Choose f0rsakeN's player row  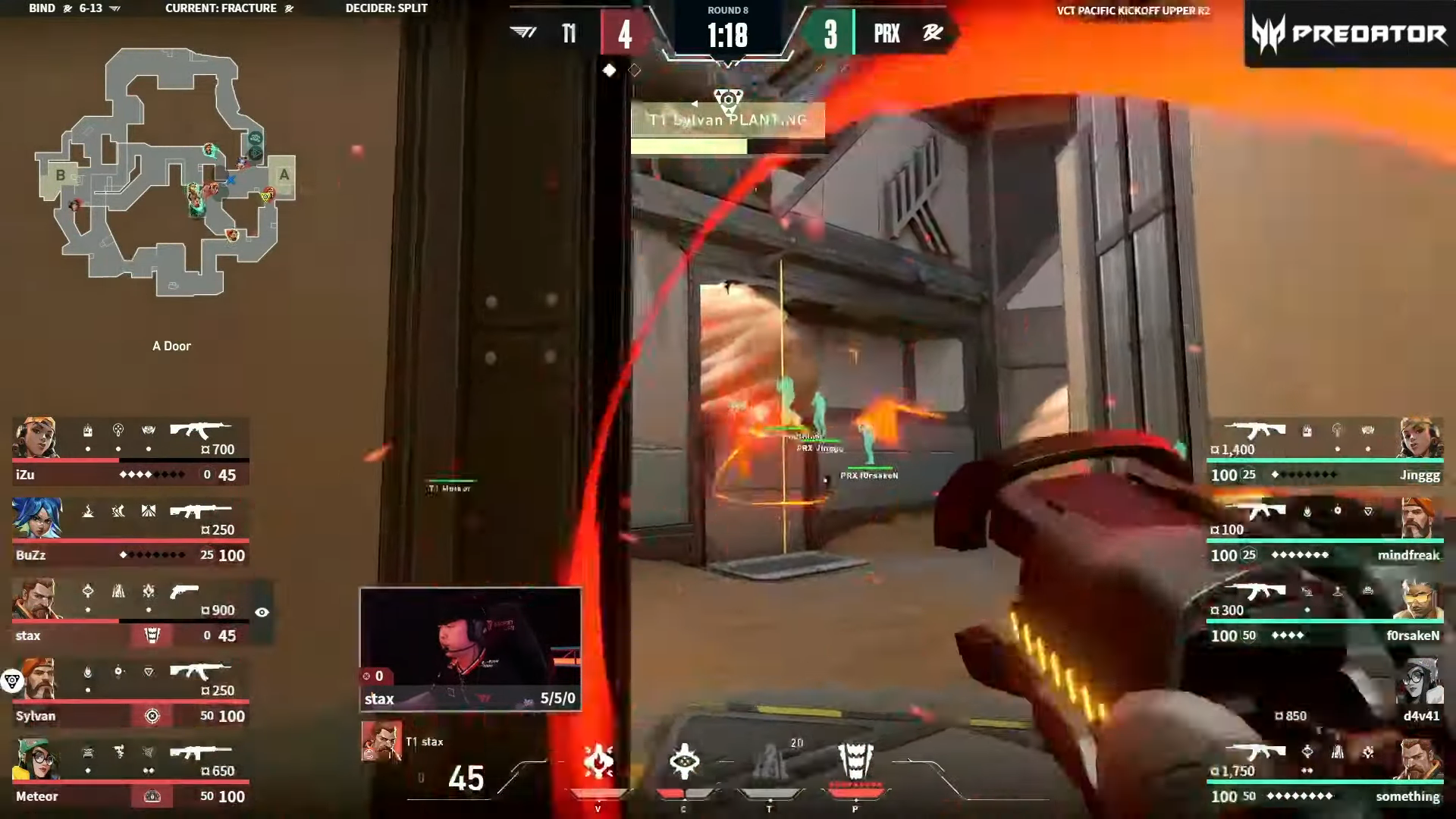click(x=1325, y=612)
